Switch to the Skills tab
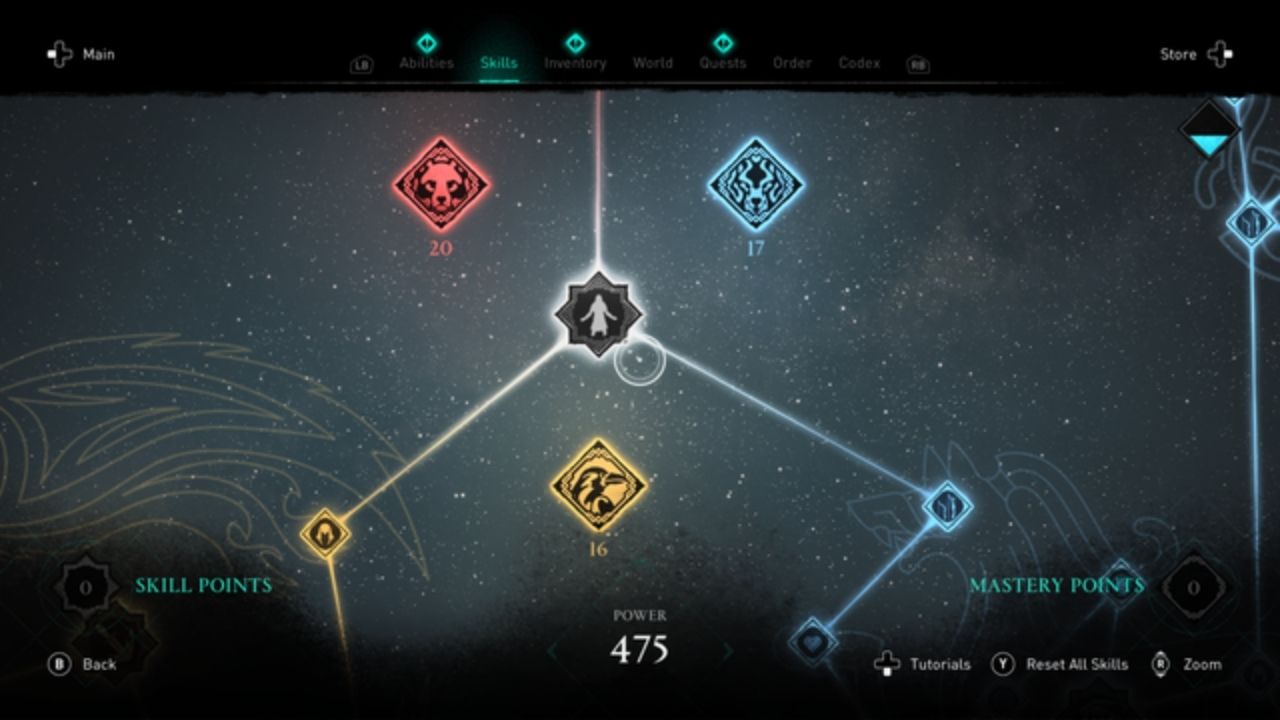1280x720 pixels. coord(498,62)
